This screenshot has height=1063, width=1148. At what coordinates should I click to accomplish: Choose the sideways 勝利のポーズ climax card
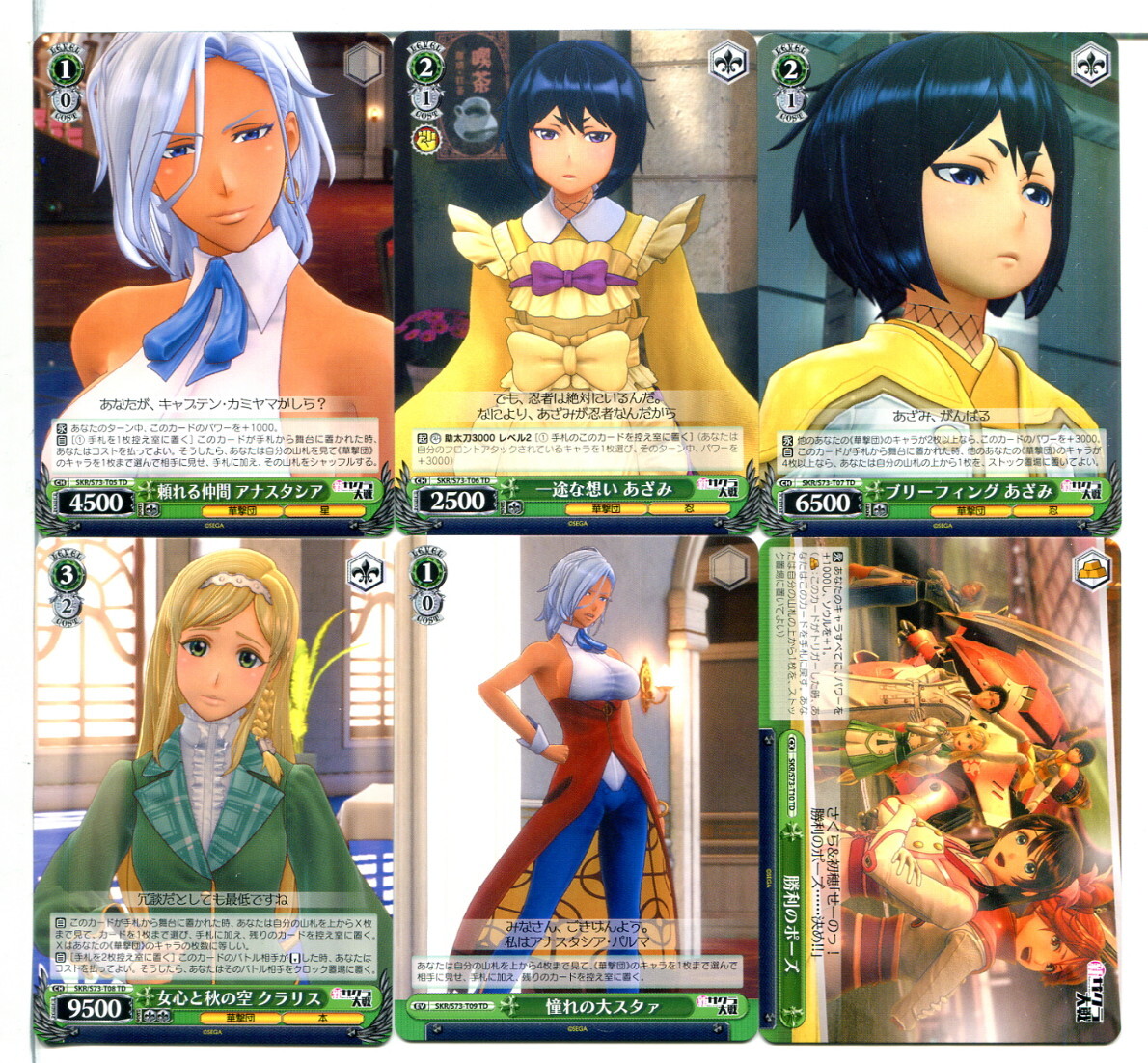[x=940, y=791]
